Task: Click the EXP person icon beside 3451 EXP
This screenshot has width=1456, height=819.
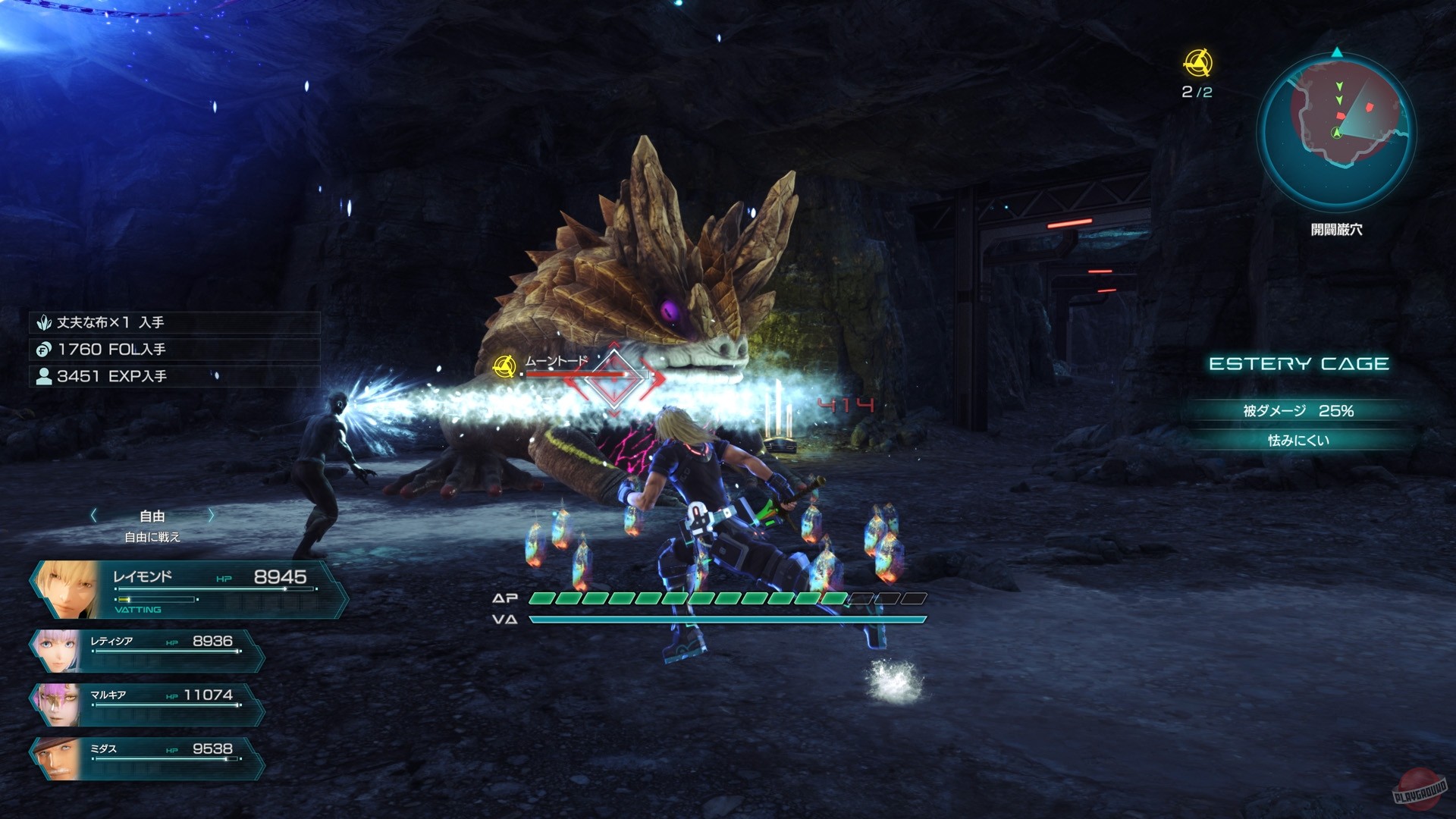Action: coord(43,375)
